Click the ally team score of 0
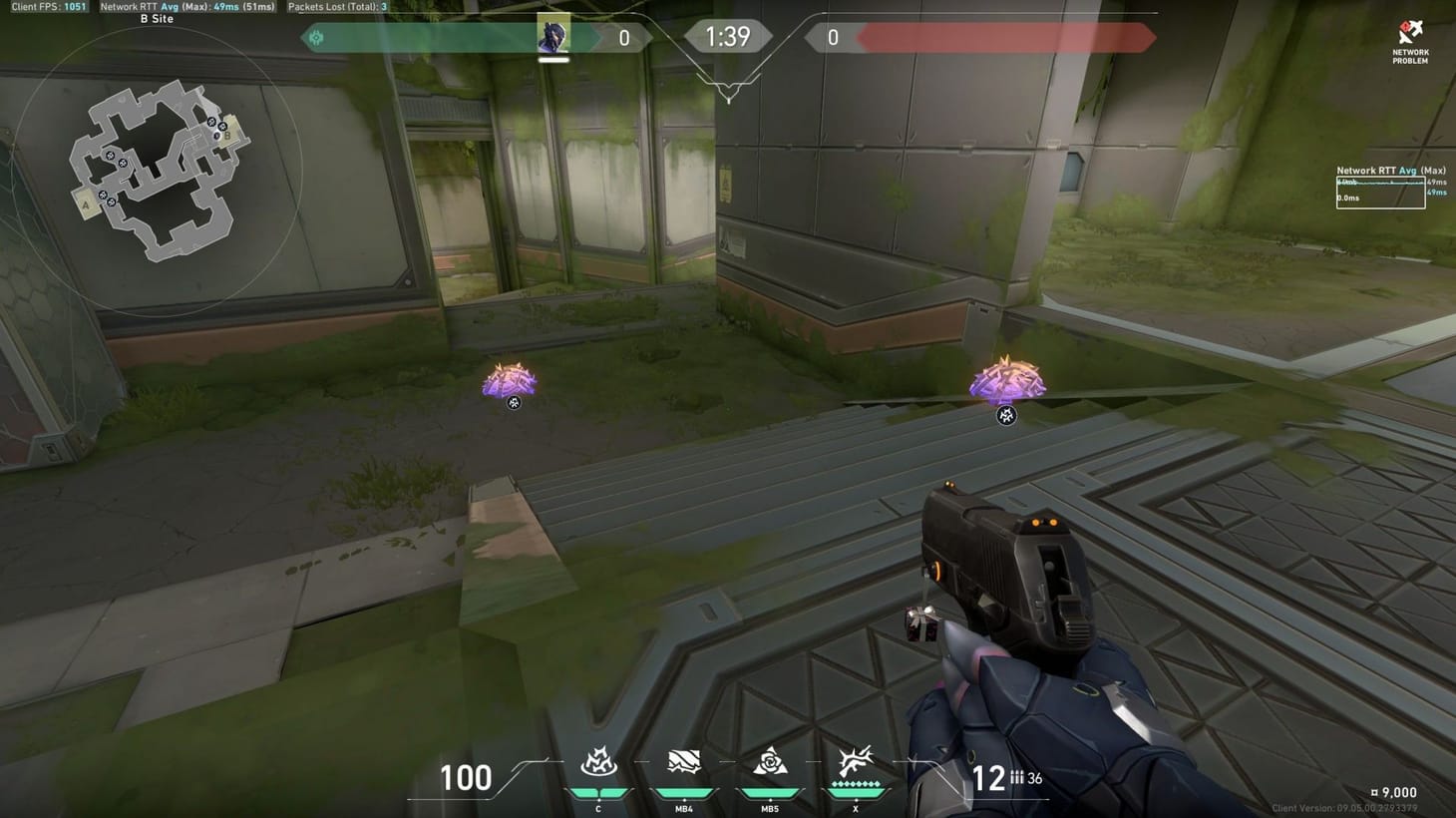1456x818 pixels. [x=623, y=37]
